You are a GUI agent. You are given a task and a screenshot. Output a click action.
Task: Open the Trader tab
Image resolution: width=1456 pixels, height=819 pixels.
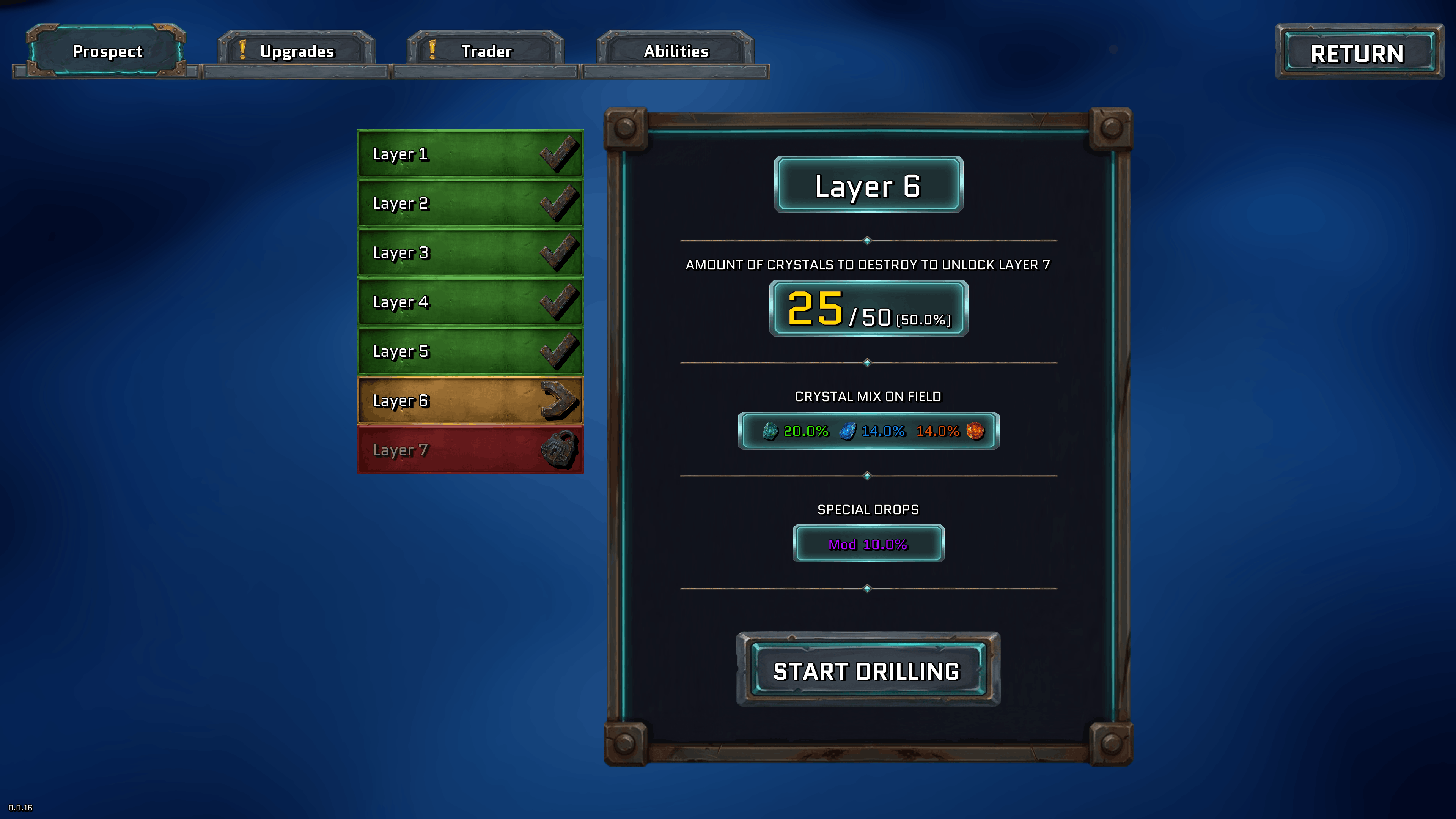pos(486,51)
